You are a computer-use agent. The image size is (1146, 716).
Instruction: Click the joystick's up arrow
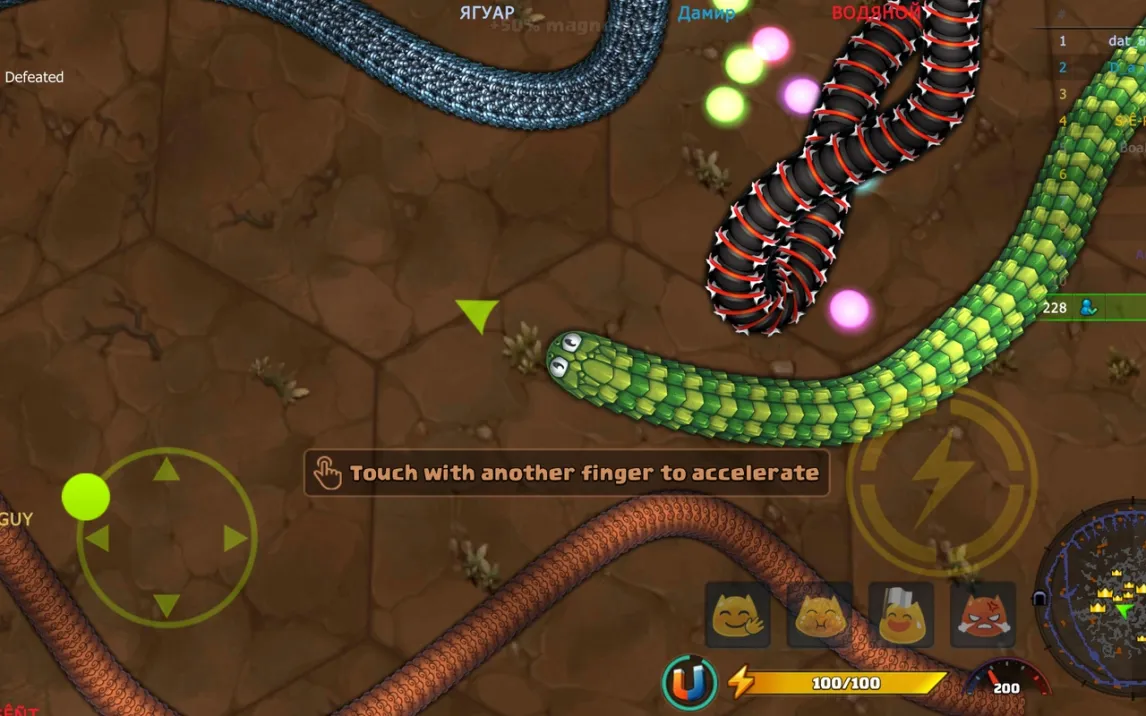(x=166, y=469)
